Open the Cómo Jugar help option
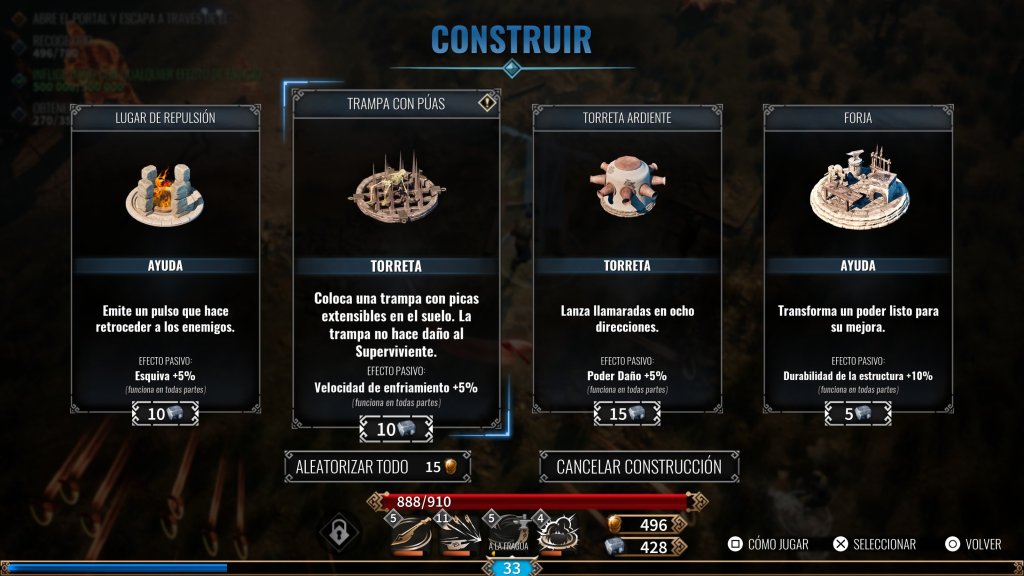The width and height of the screenshot is (1024, 576). click(x=768, y=544)
